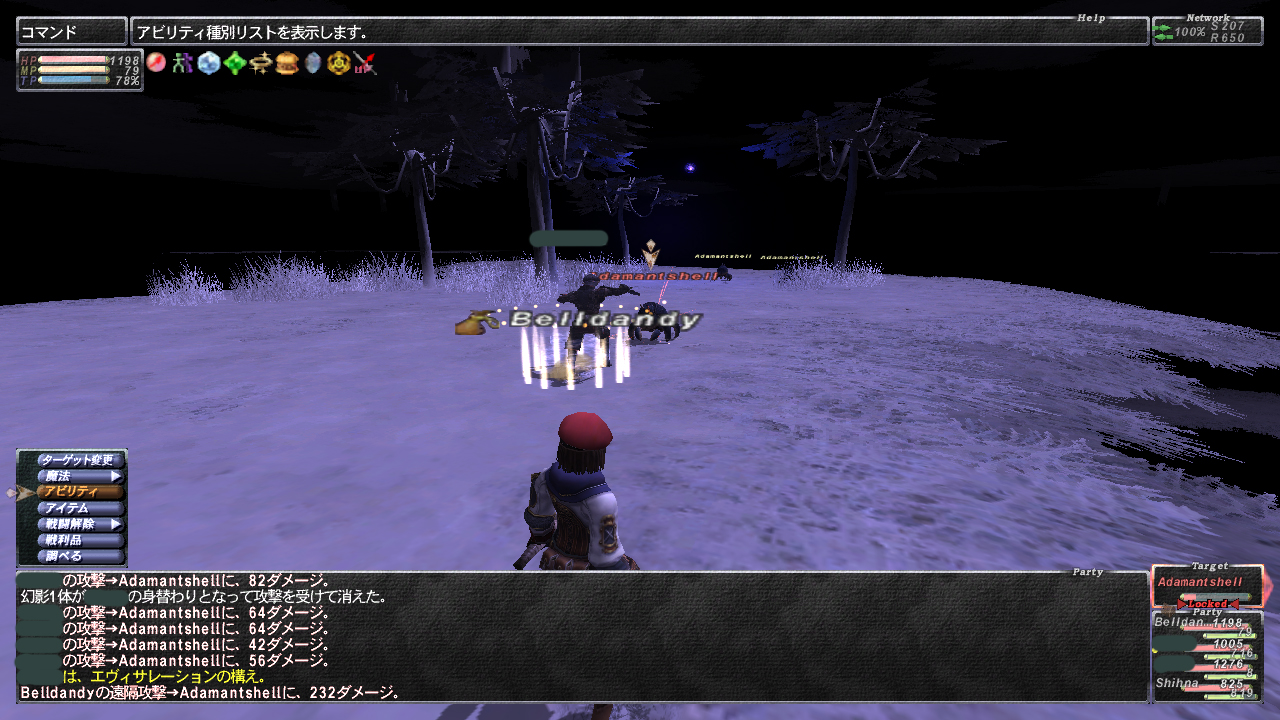Select the blue ice crystal status icon
Screen dimensions: 1280x720
208,63
